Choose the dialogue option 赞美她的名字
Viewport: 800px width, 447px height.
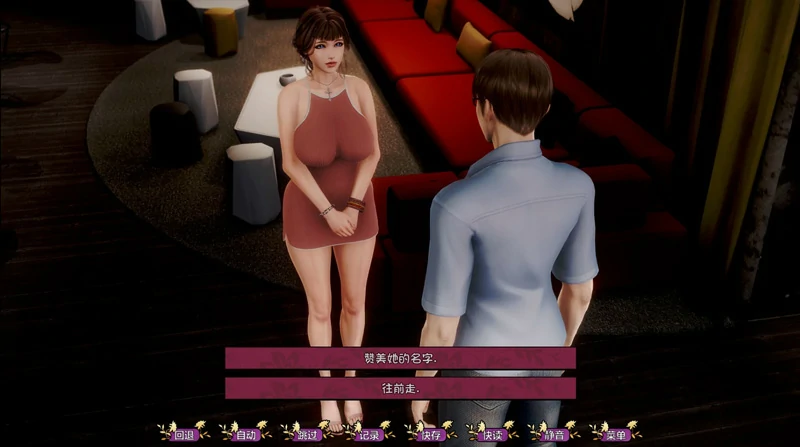coord(400,358)
